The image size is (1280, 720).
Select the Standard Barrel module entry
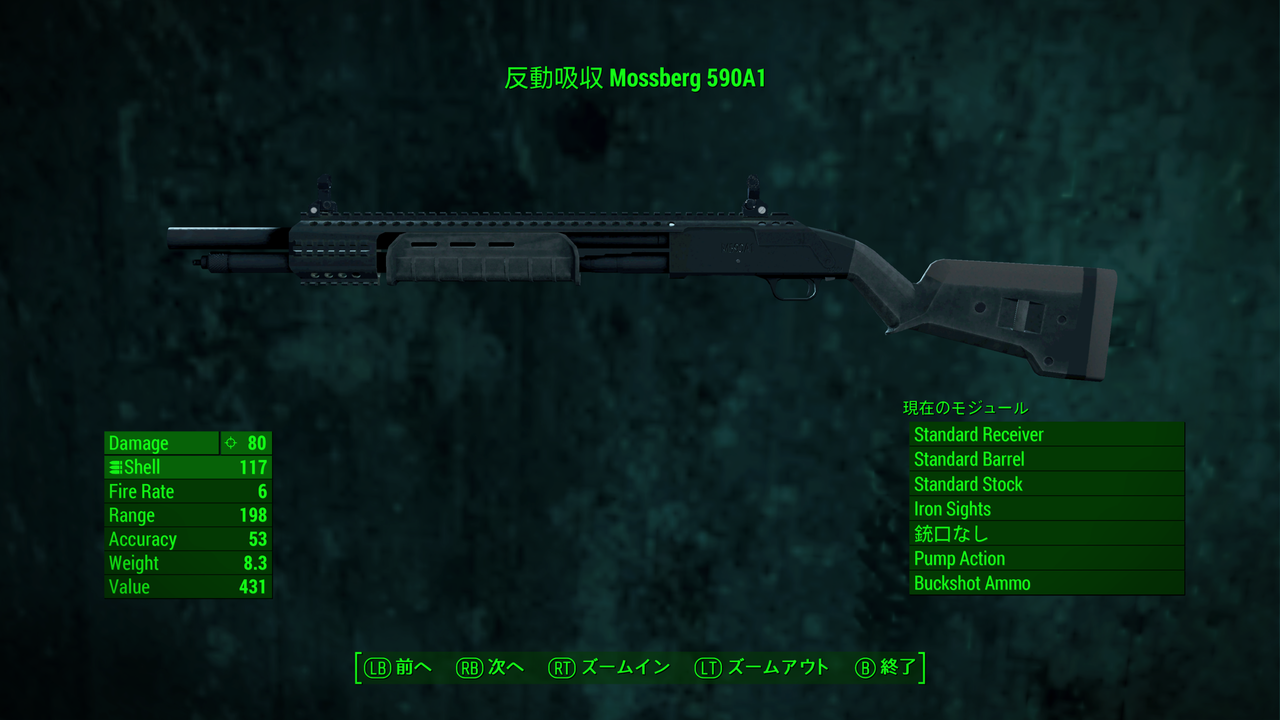tap(1046, 459)
